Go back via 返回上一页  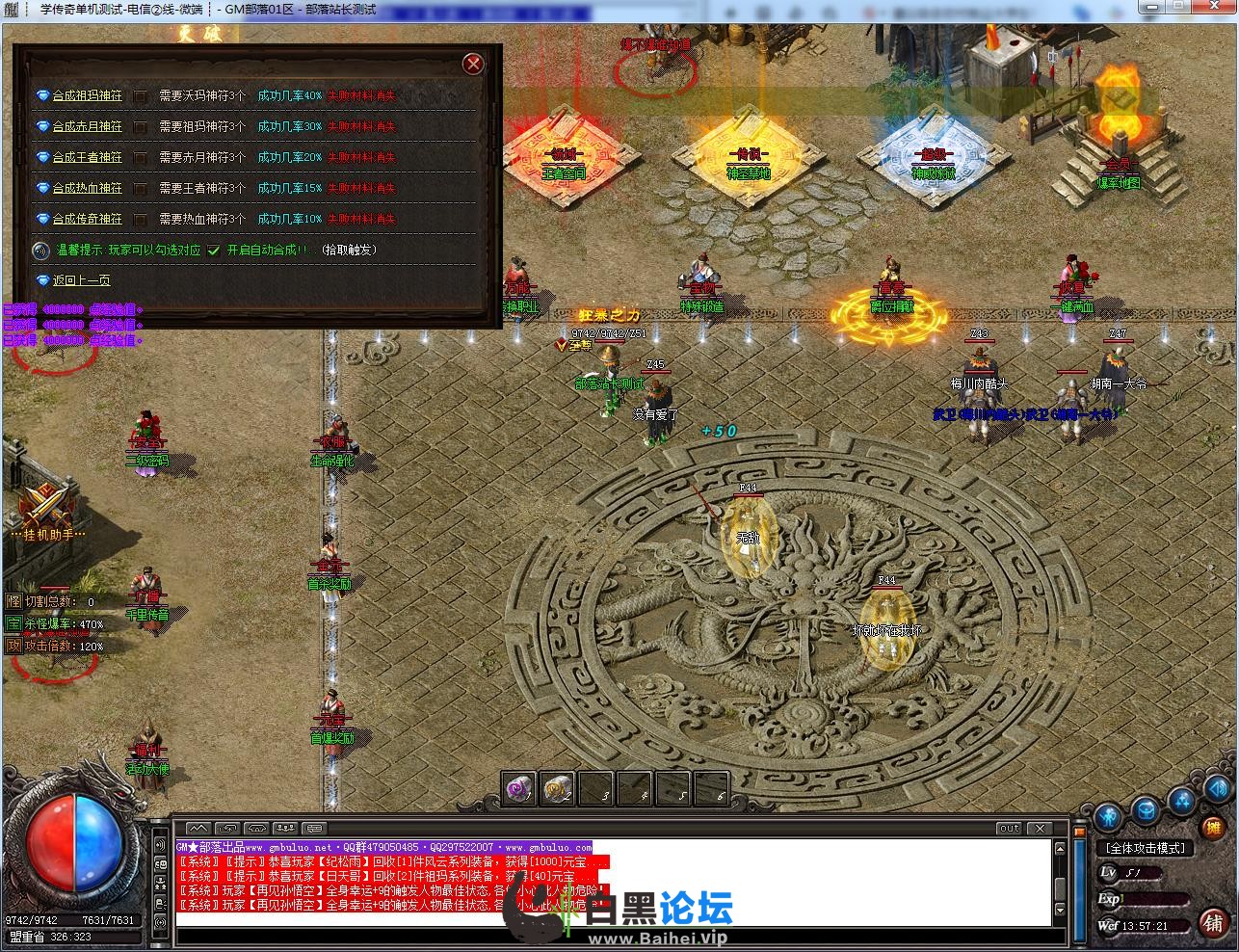point(81,280)
